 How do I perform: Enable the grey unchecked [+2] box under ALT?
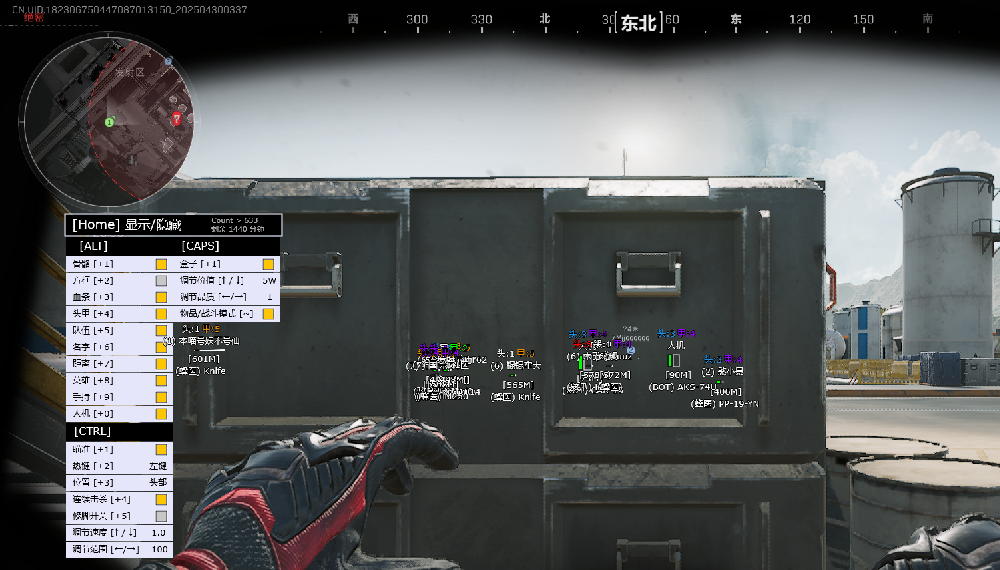(161, 281)
